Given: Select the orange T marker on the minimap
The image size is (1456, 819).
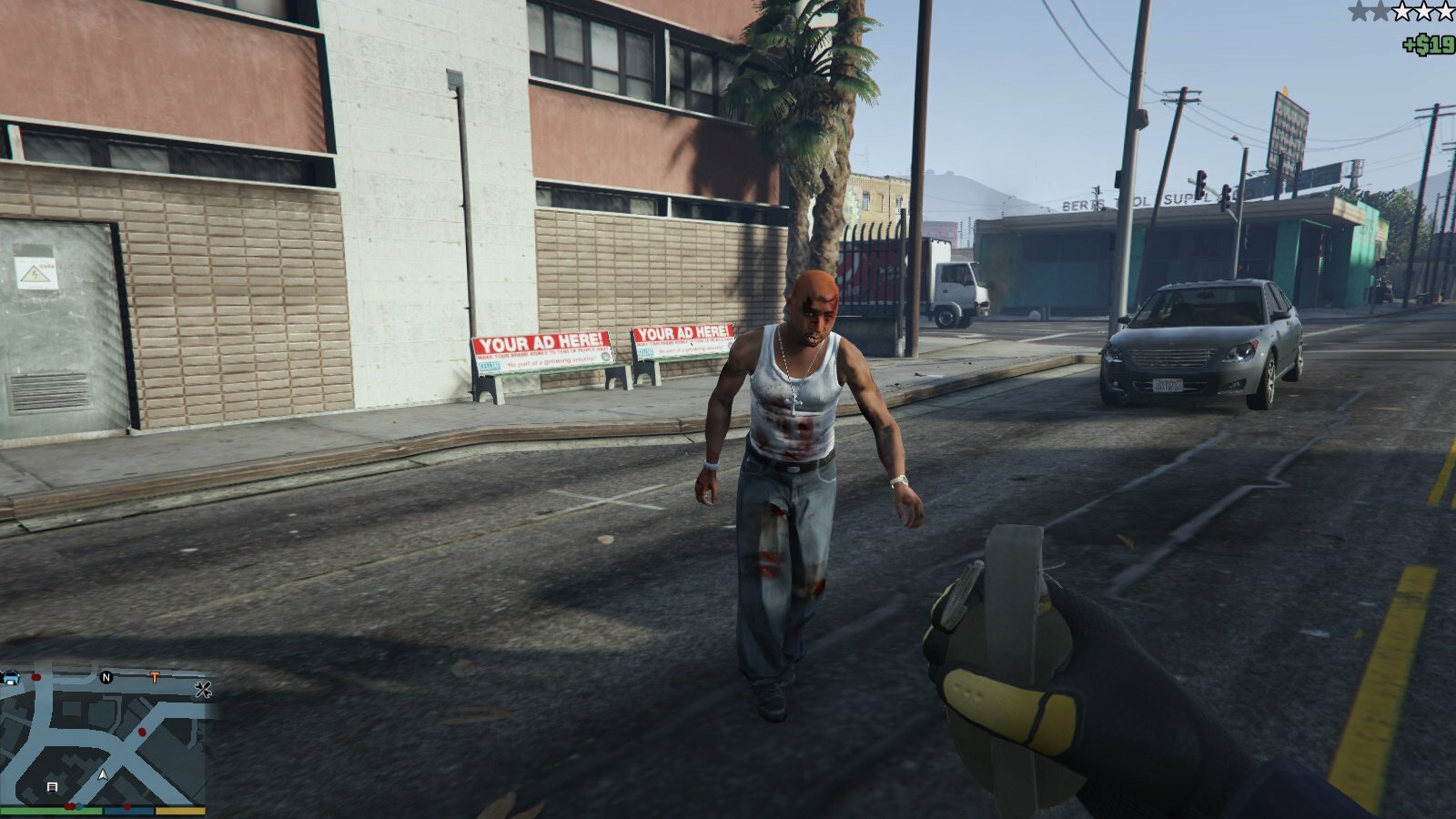Looking at the screenshot, I should (155, 678).
